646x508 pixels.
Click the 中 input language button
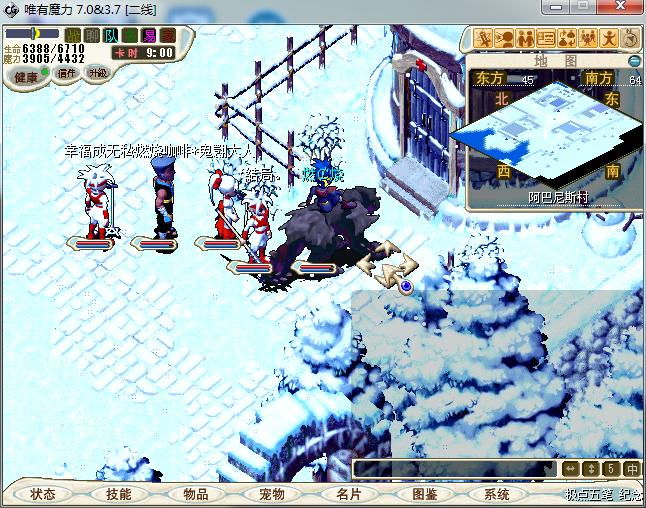click(x=632, y=468)
